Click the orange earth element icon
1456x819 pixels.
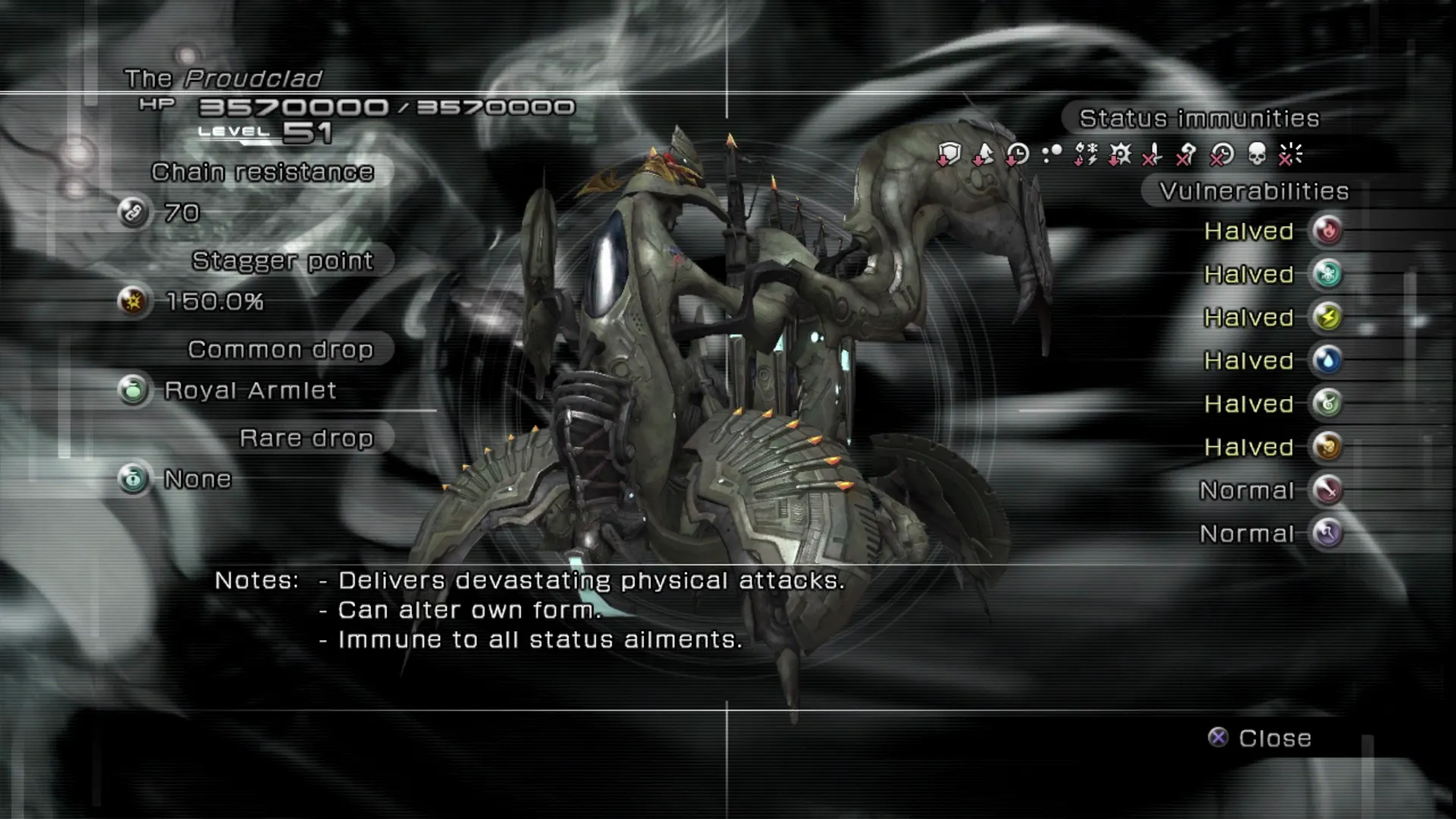(1328, 447)
